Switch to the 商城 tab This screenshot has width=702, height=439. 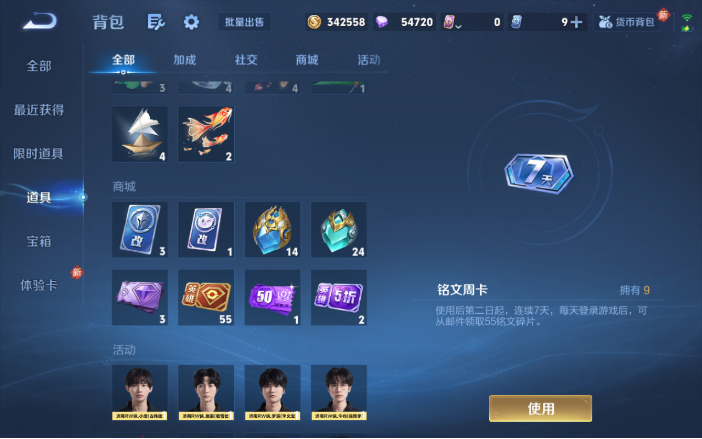(307, 60)
